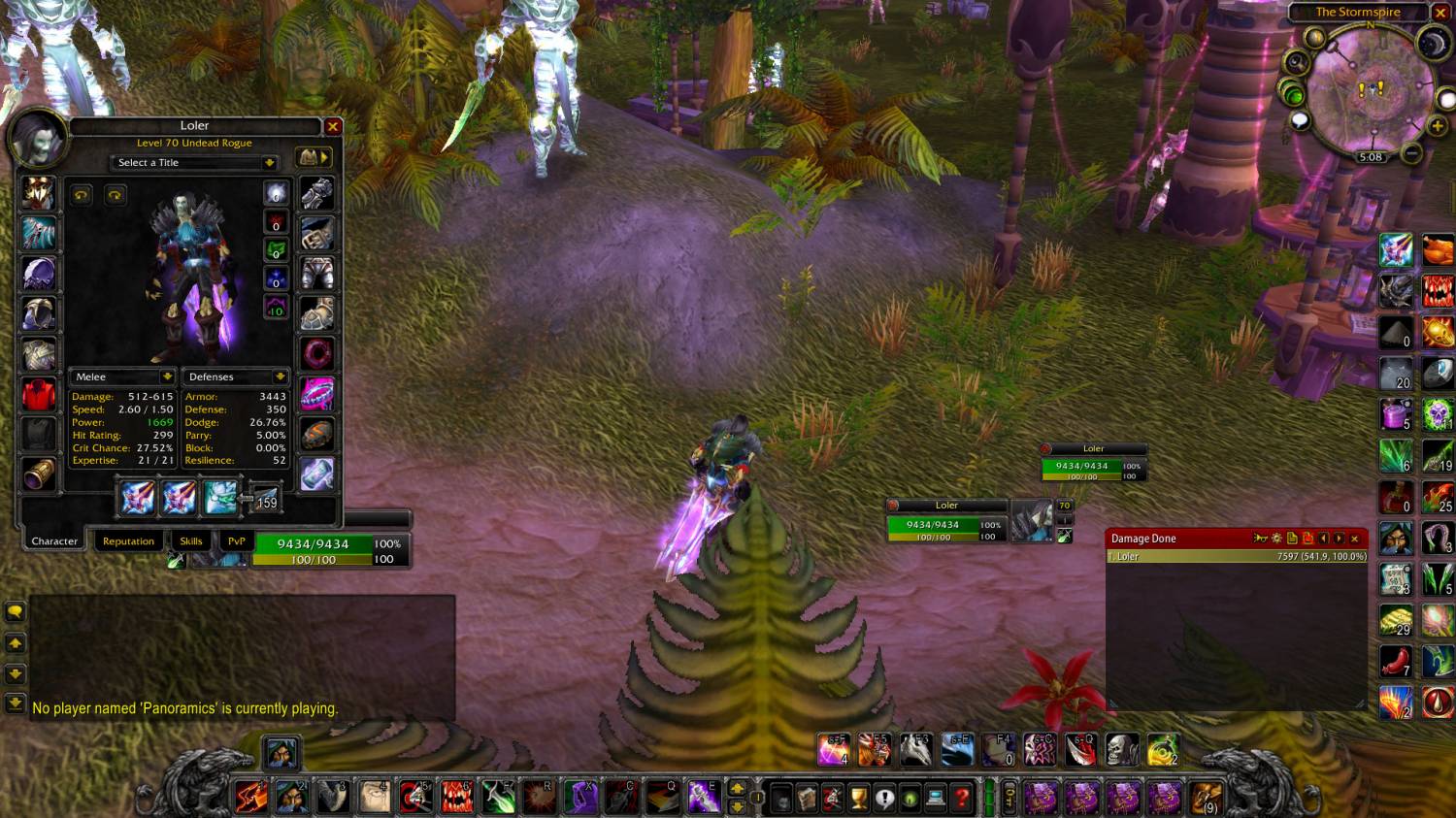Open the achievements trophy cup button

[x=858, y=798]
